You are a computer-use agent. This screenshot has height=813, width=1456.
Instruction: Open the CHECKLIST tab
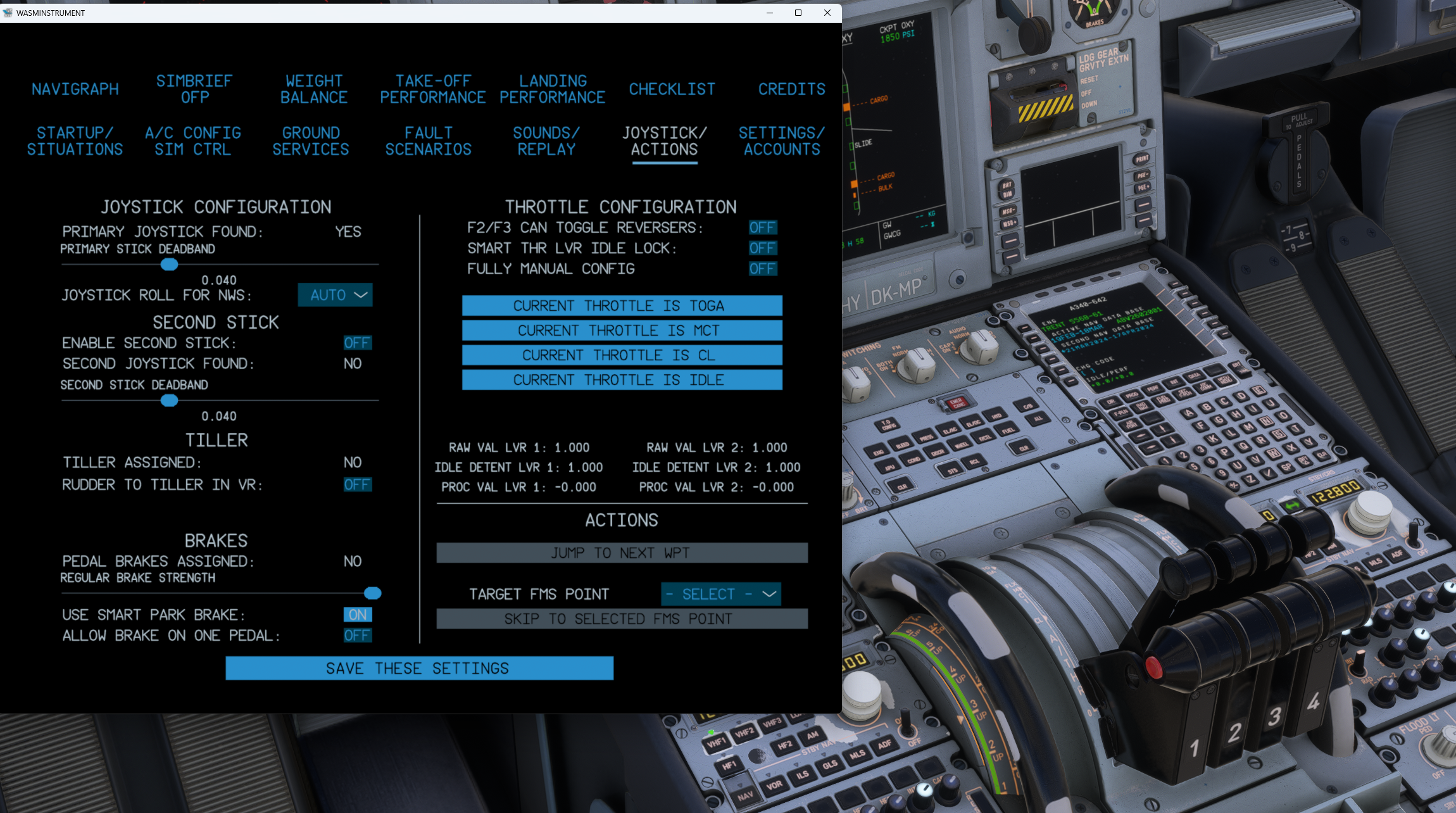point(672,89)
